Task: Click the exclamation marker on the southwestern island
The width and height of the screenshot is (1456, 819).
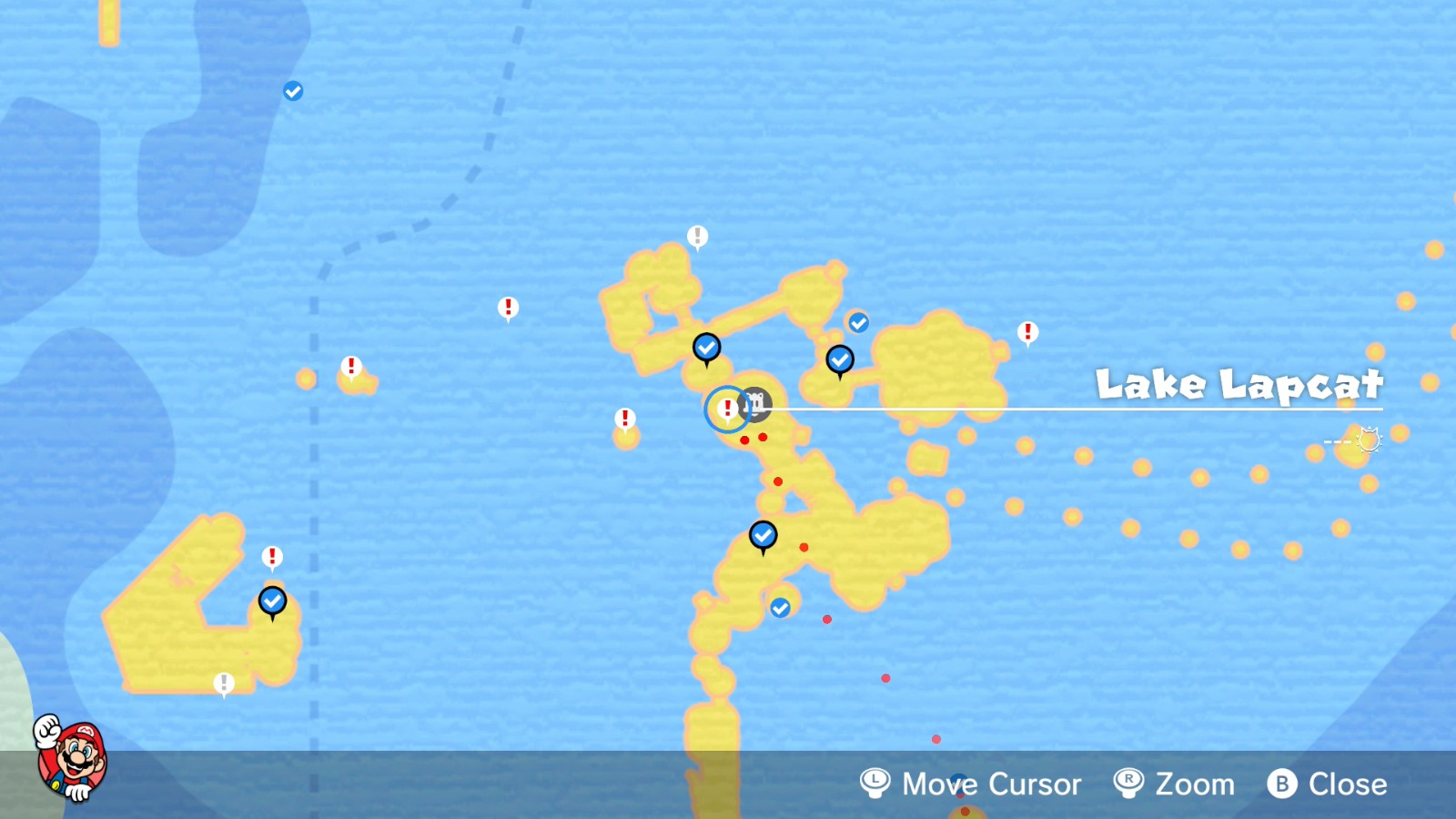Action: pyautogui.click(x=270, y=553)
